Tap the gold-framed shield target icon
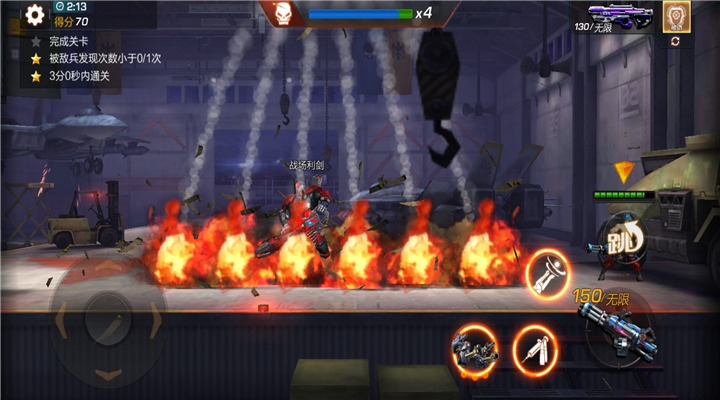 [674, 14]
